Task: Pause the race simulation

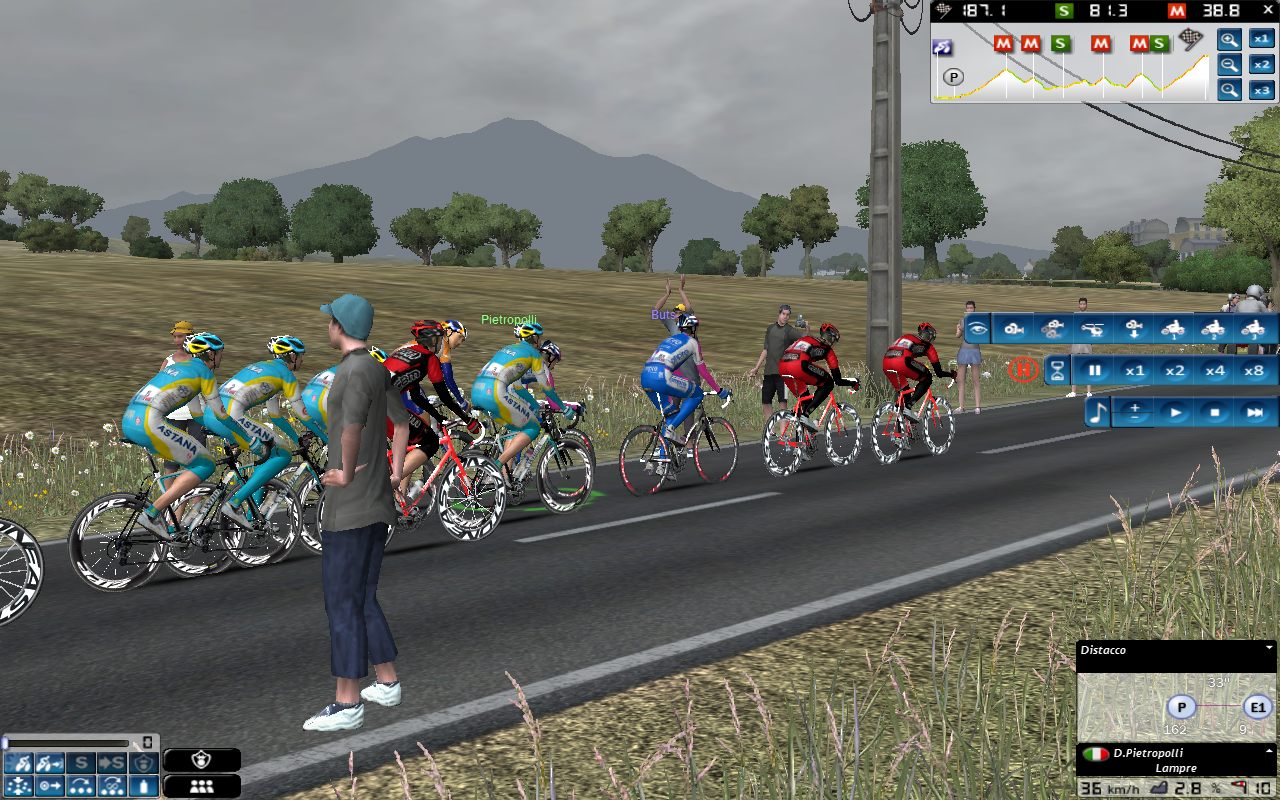Action: click(1095, 371)
